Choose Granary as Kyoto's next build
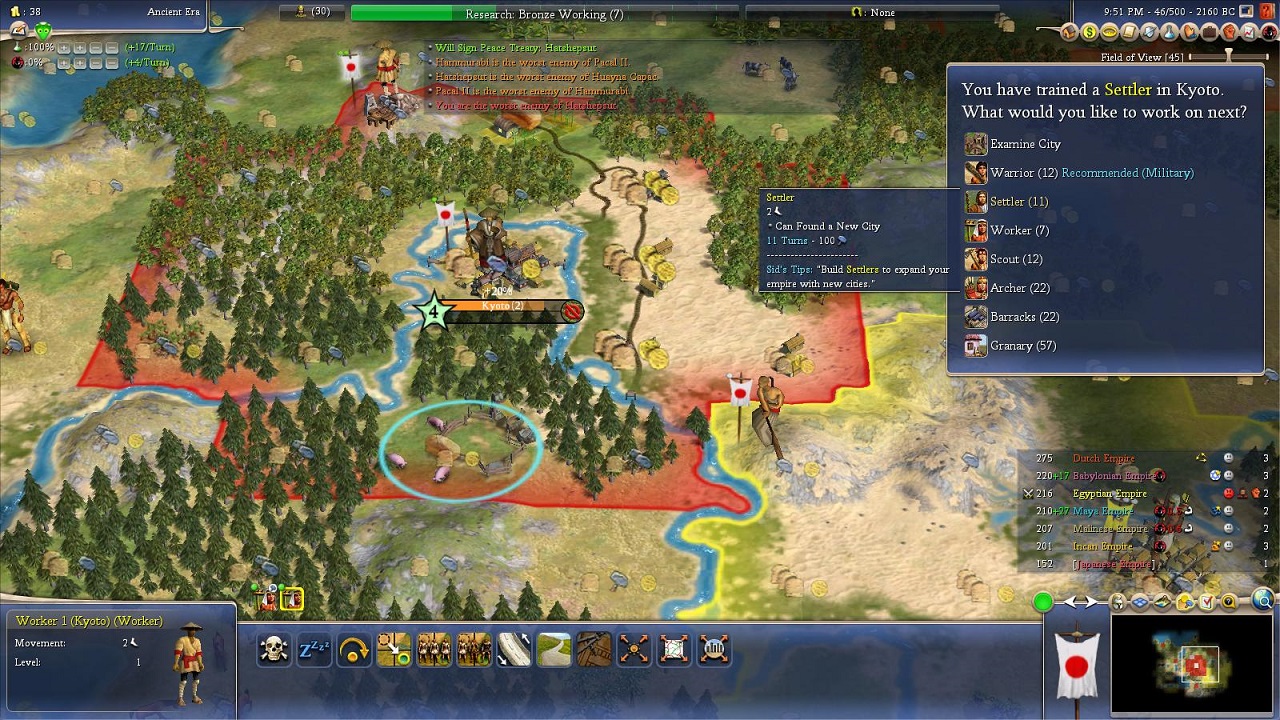 click(x=1022, y=346)
